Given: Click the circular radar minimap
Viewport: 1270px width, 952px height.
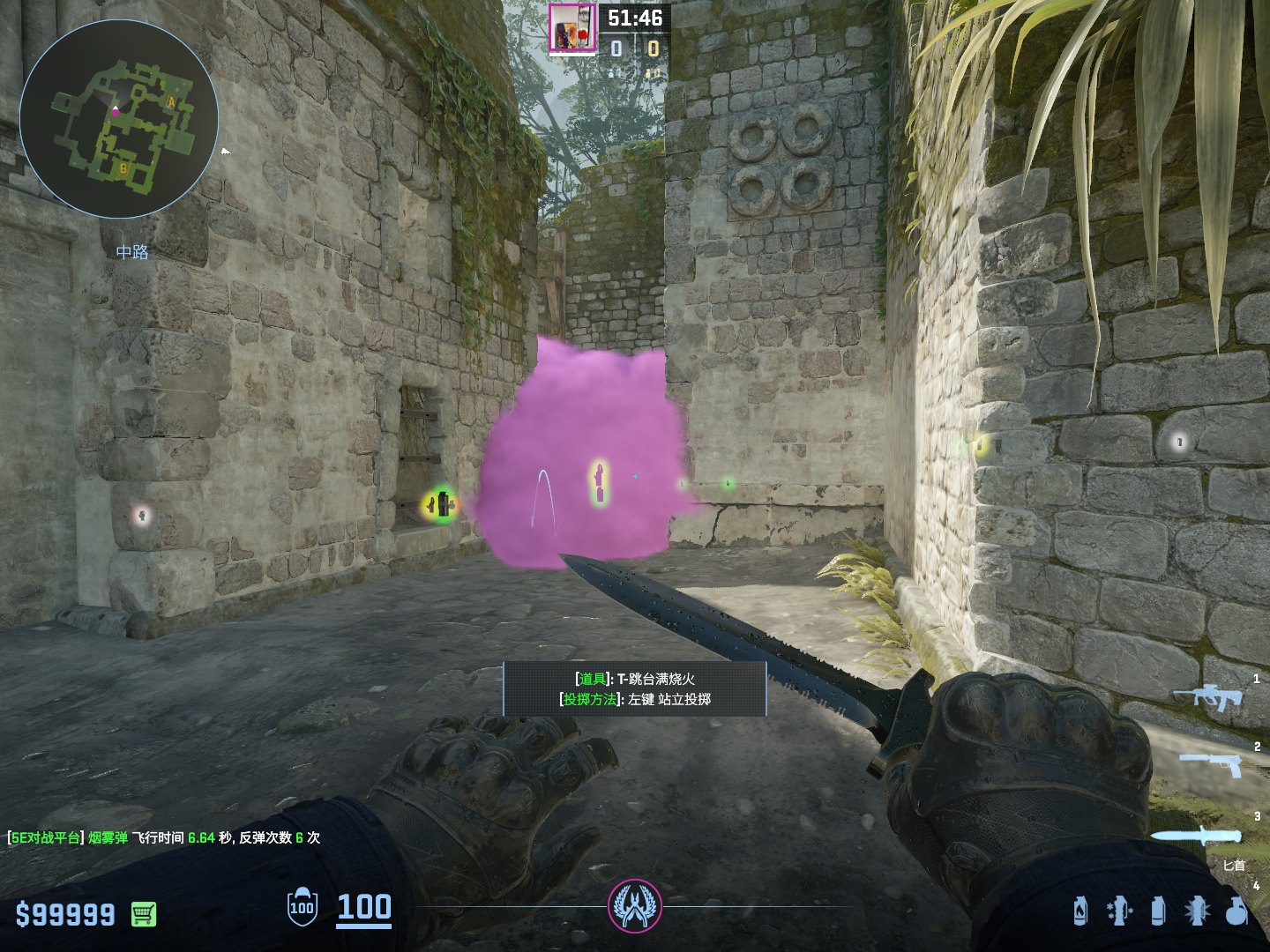Looking at the screenshot, I should (x=119, y=119).
